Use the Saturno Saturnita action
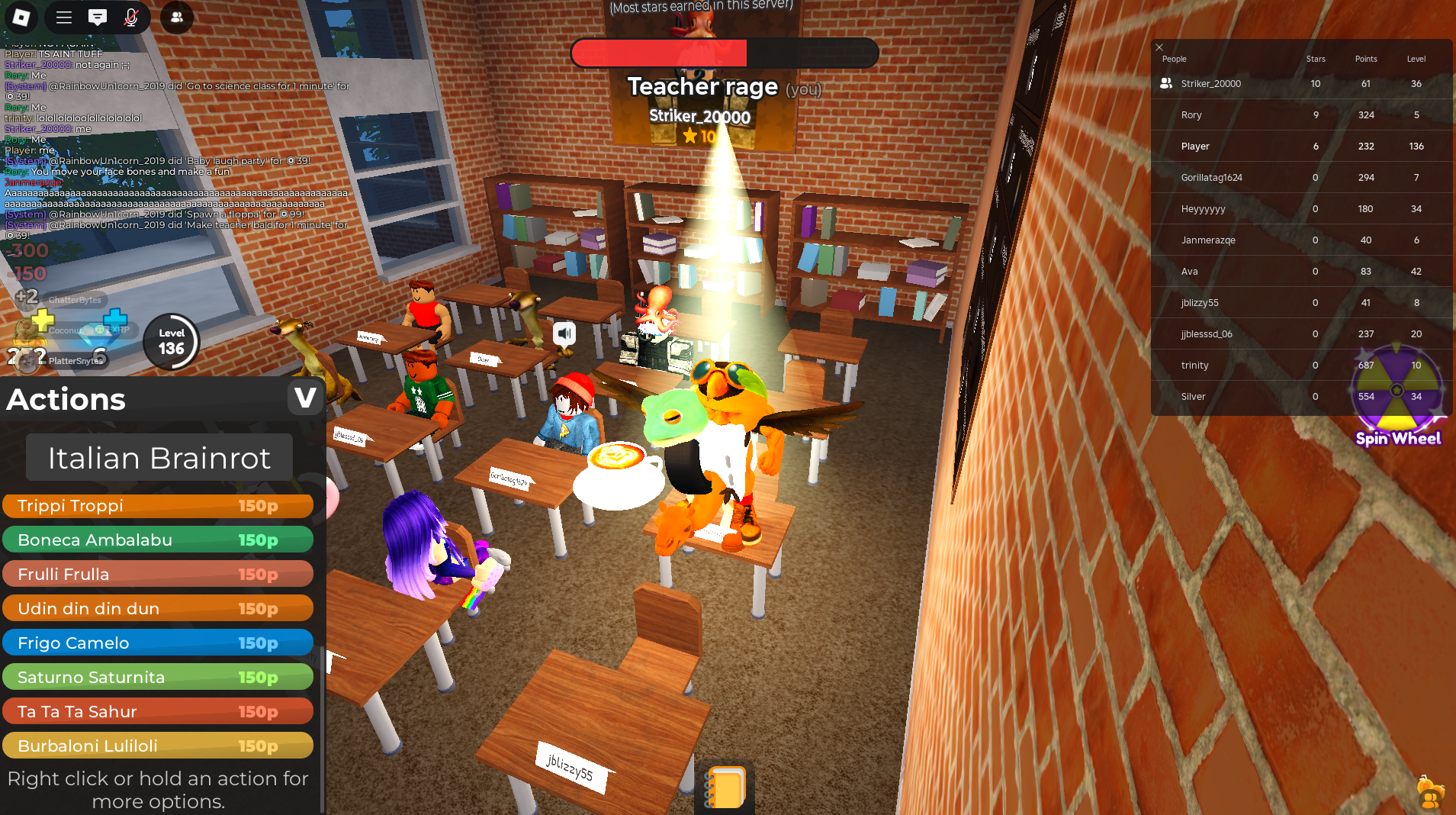The image size is (1456, 815). (x=158, y=678)
